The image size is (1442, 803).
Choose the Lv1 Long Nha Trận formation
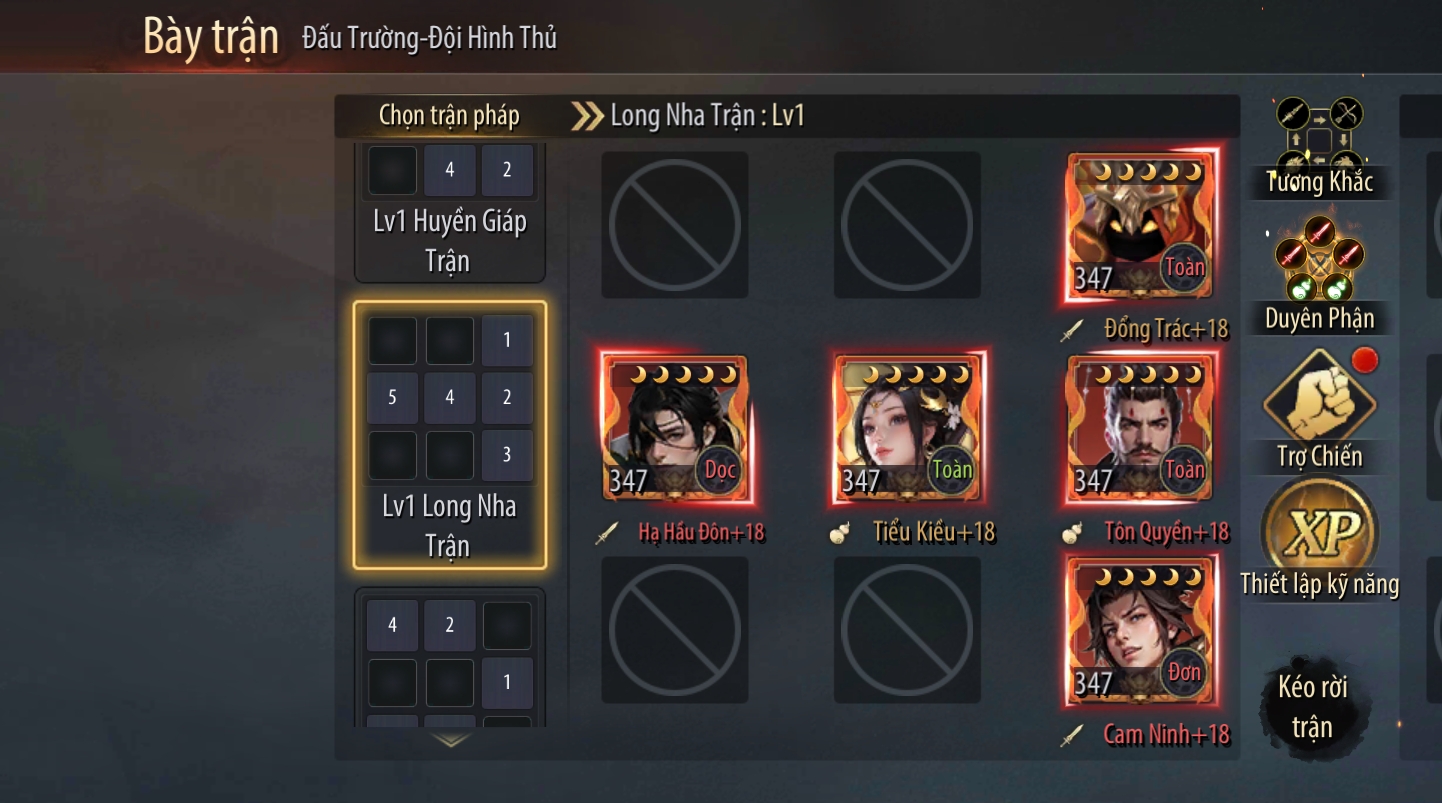point(449,434)
